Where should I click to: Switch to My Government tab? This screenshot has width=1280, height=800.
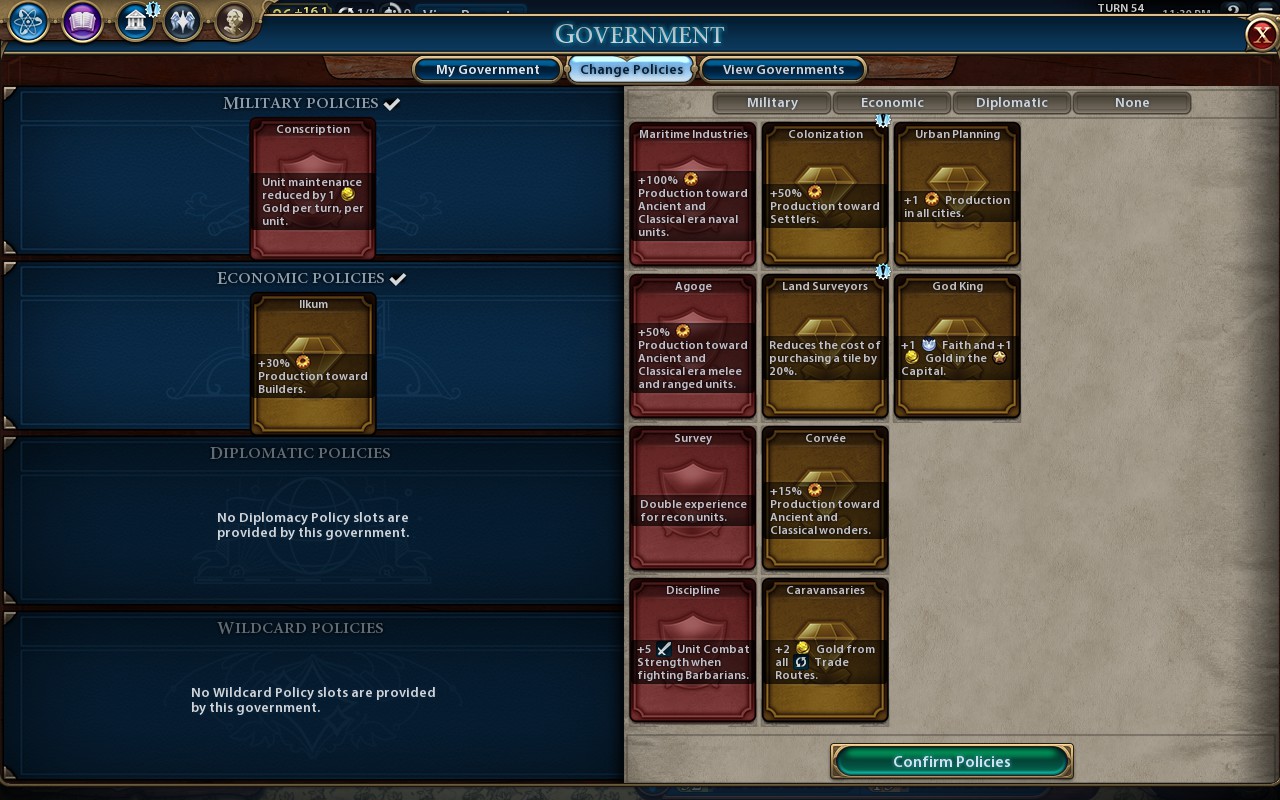tap(488, 69)
